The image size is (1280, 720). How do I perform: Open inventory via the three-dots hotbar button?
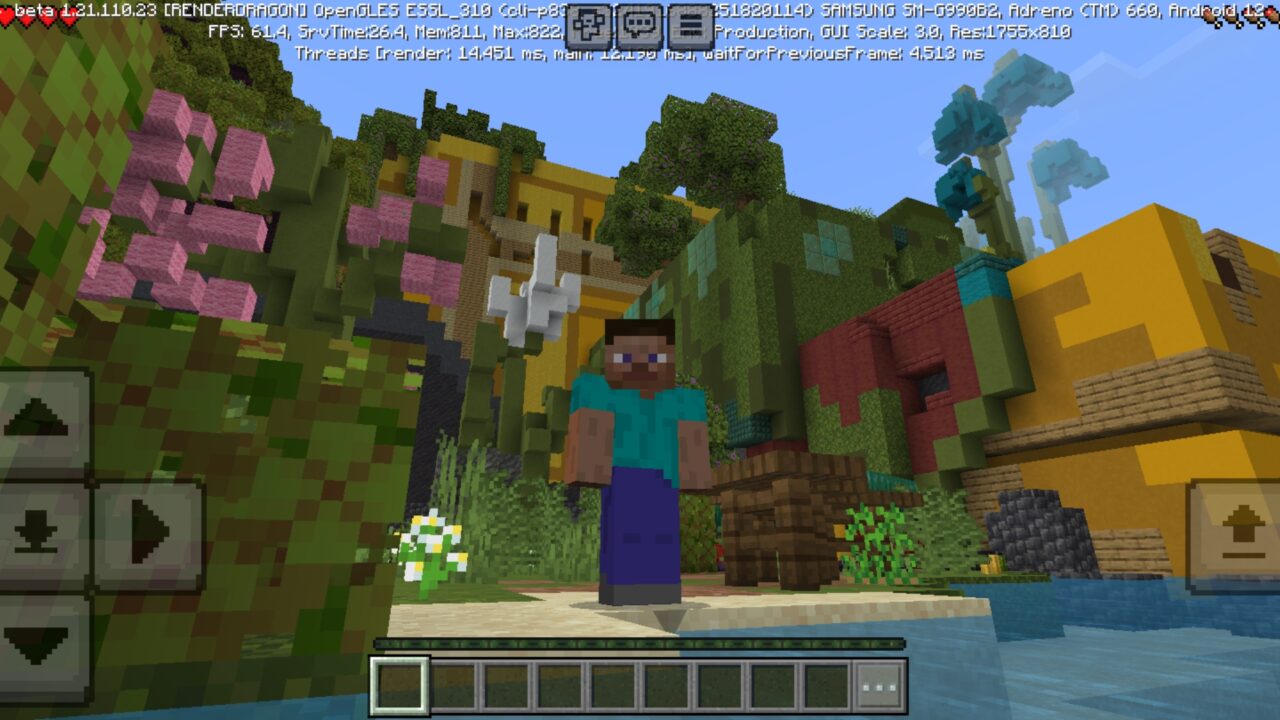[880, 687]
